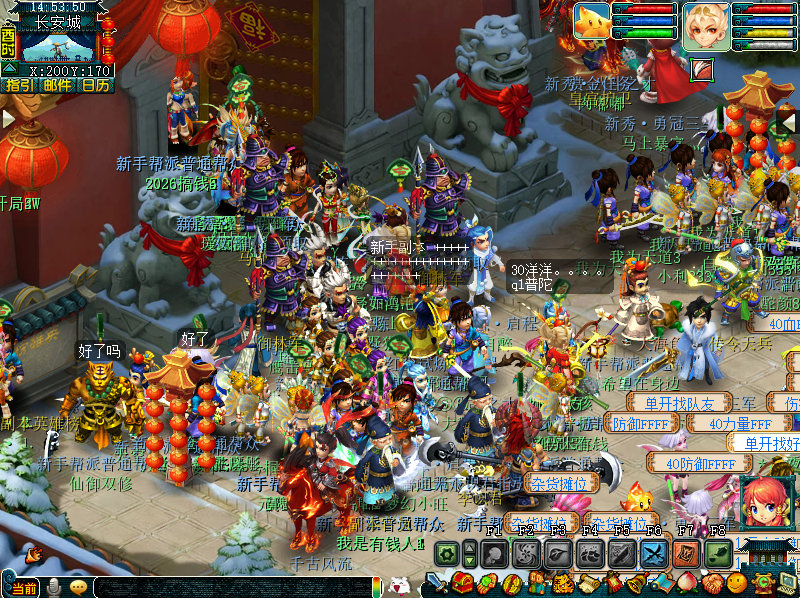Open the blonde character portrait
Image resolution: width=800 pixels, height=598 pixels.
pos(706,24)
